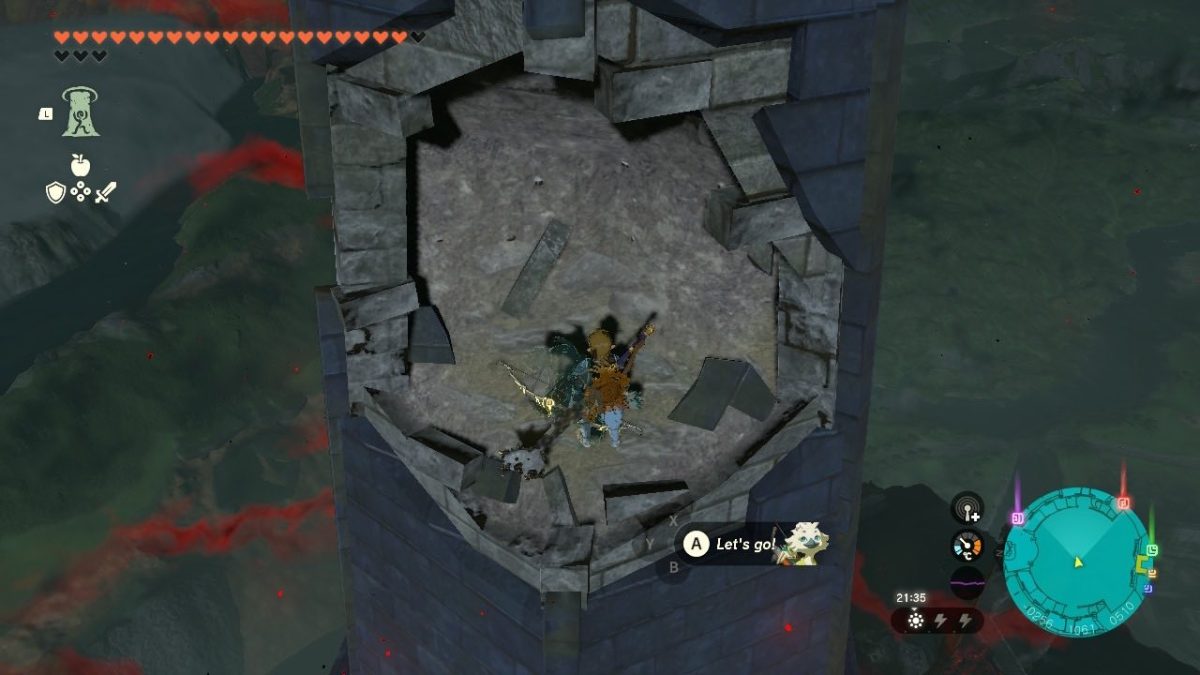Click the purple sound wave noise meter
1200x675 pixels.
tap(967, 582)
